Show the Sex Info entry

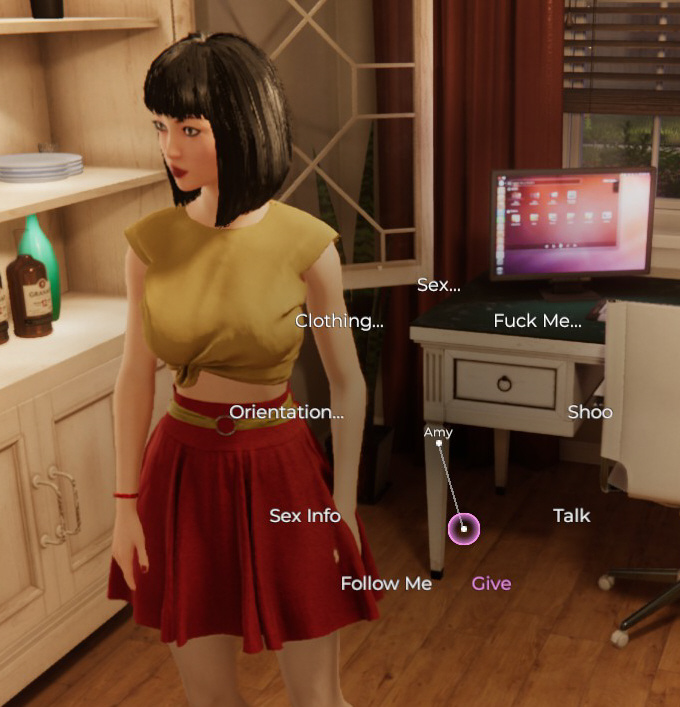(x=305, y=516)
